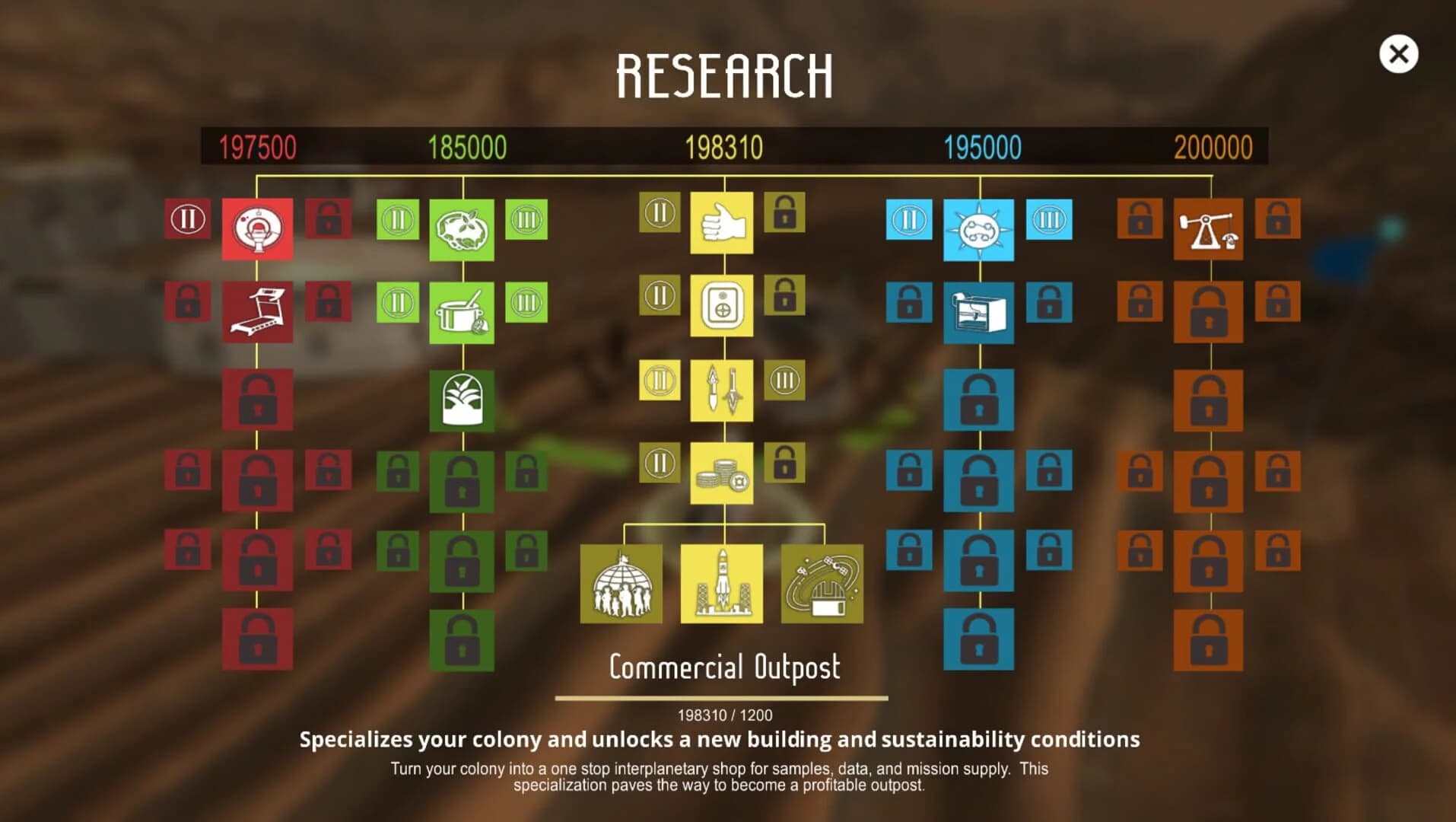The image size is (1456, 822).
Task: Select the coins trading research node
Action: 720,472
